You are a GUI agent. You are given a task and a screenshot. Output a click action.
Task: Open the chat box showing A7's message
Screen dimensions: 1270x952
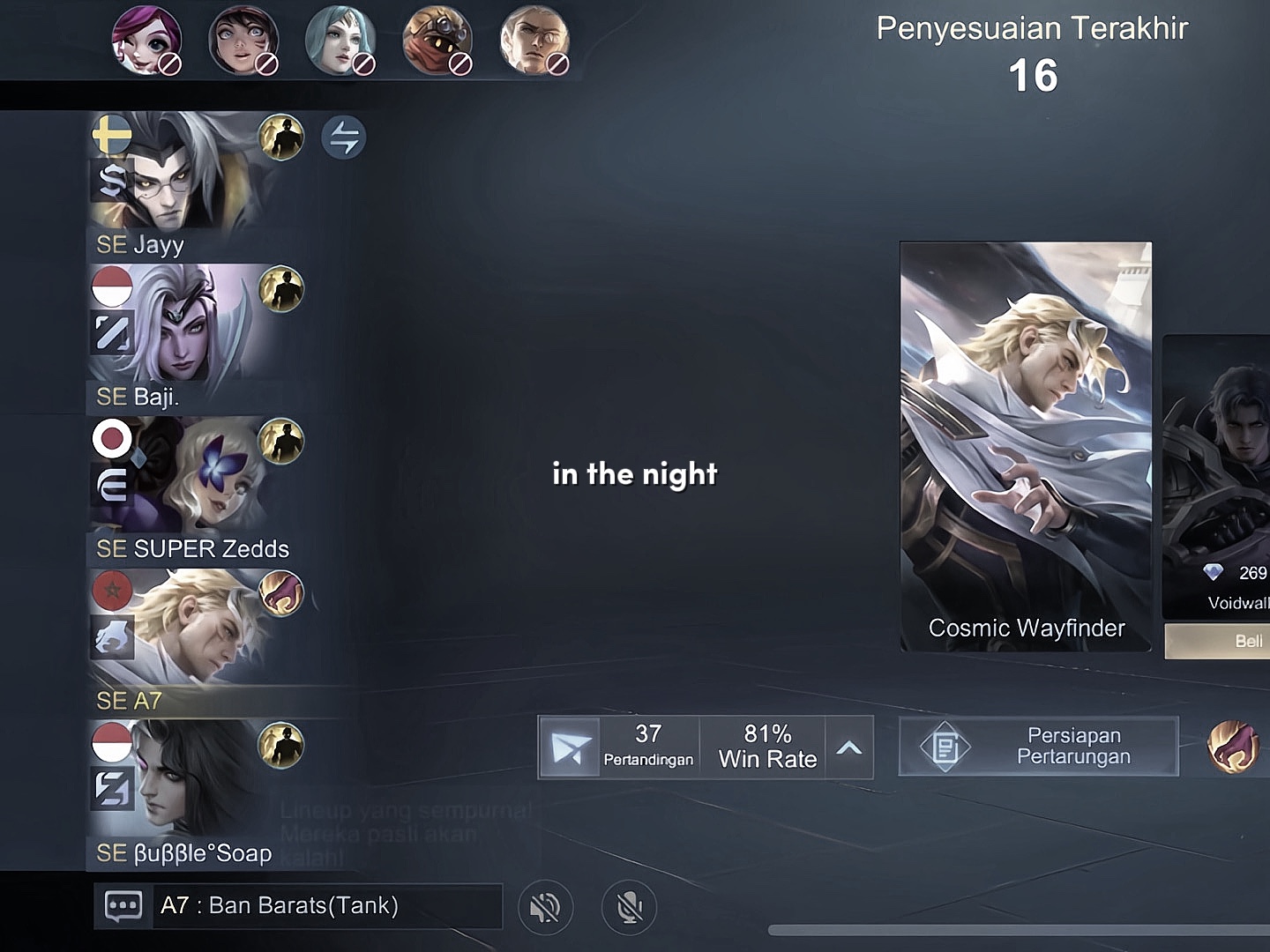click(298, 906)
